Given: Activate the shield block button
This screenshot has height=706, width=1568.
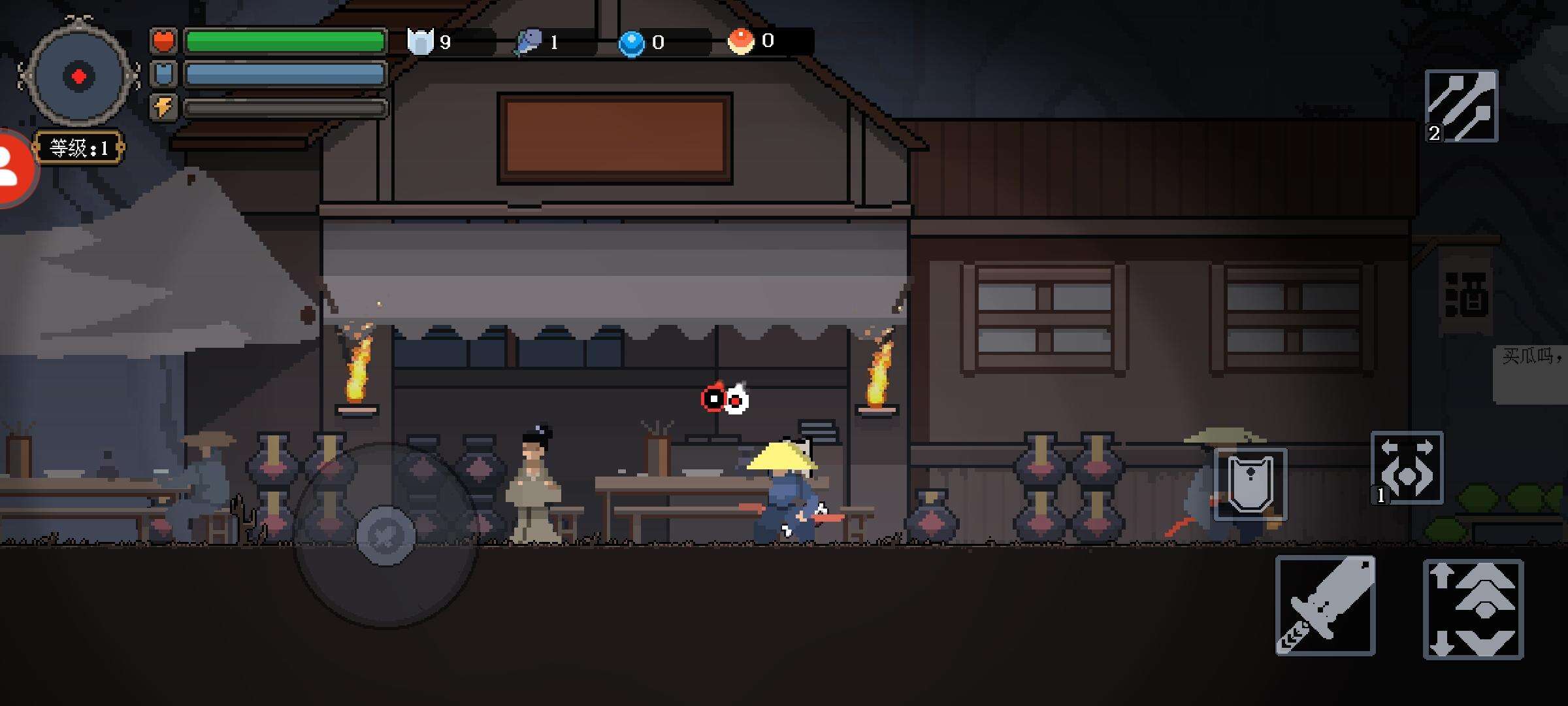Looking at the screenshot, I should pyautogui.click(x=1250, y=484).
